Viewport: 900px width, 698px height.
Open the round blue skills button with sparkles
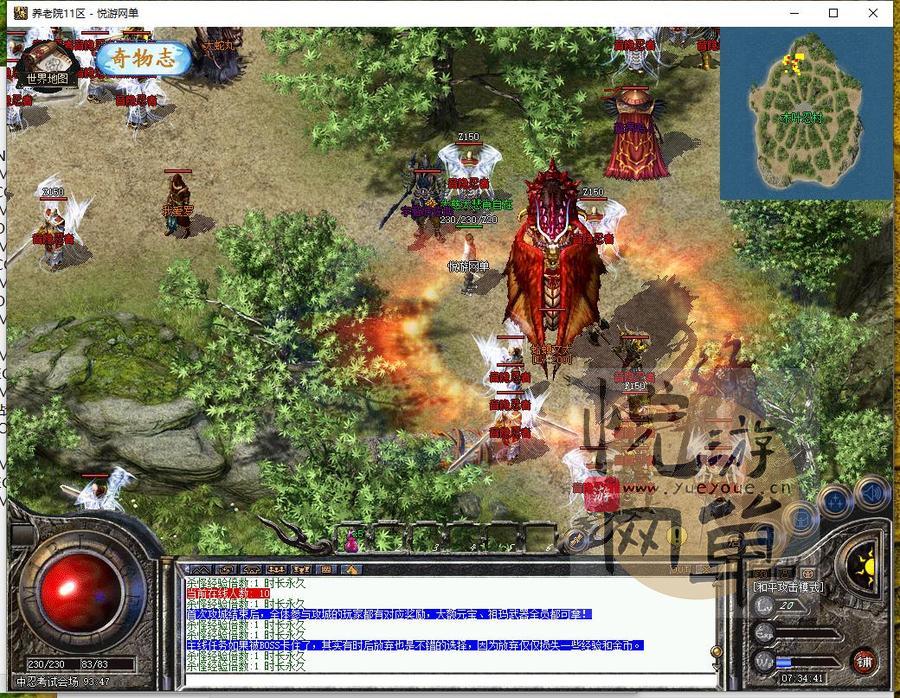tap(834, 500)
